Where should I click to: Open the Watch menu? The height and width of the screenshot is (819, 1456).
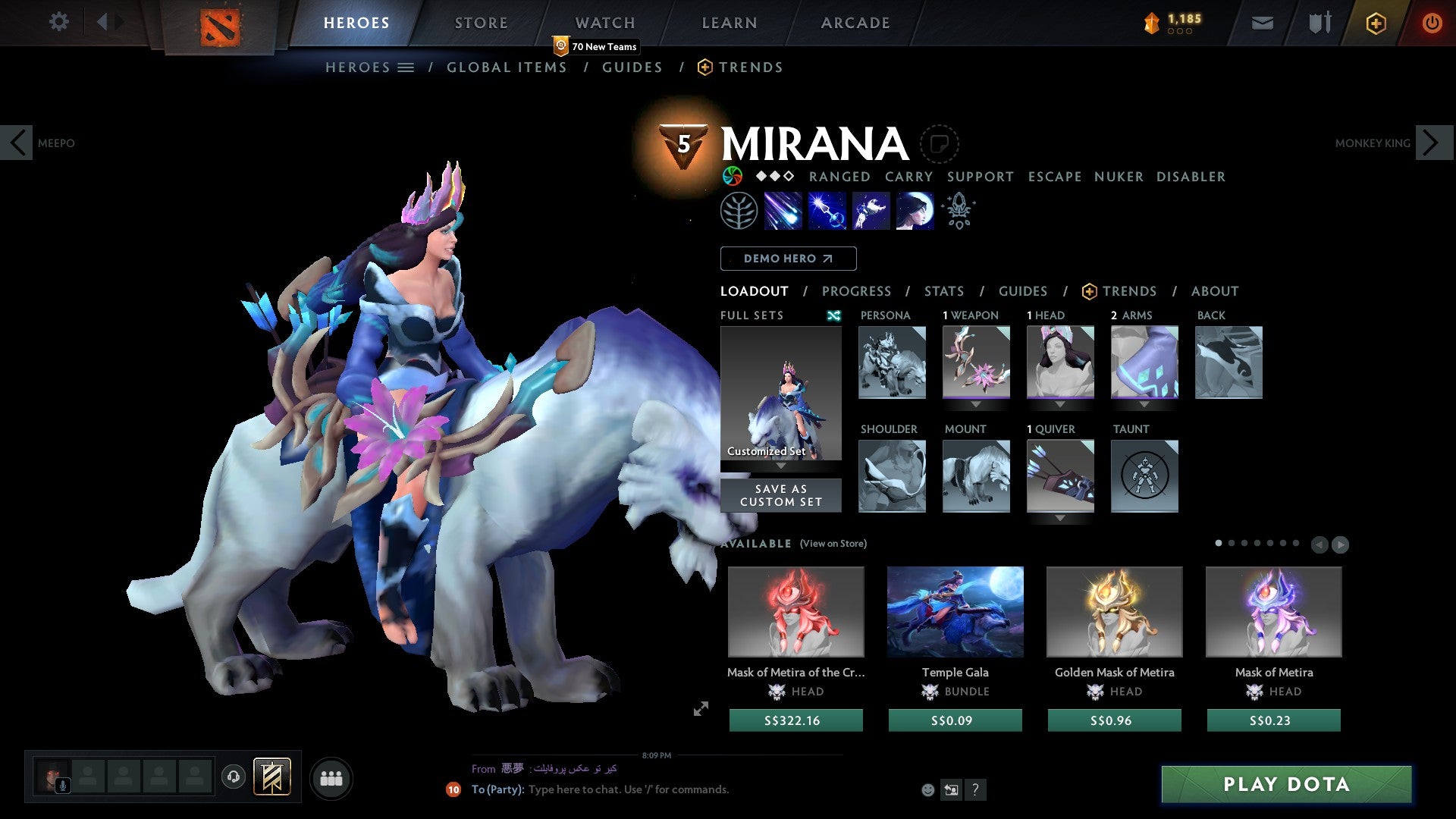pyautogui.click(x=604, y=23)
